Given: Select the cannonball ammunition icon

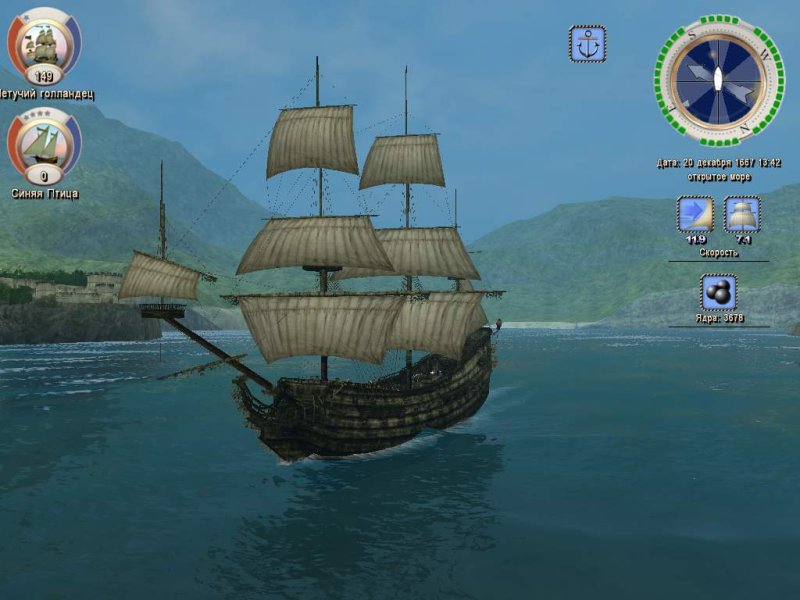Looking at the screenshot, I should [x=718, y=292].
